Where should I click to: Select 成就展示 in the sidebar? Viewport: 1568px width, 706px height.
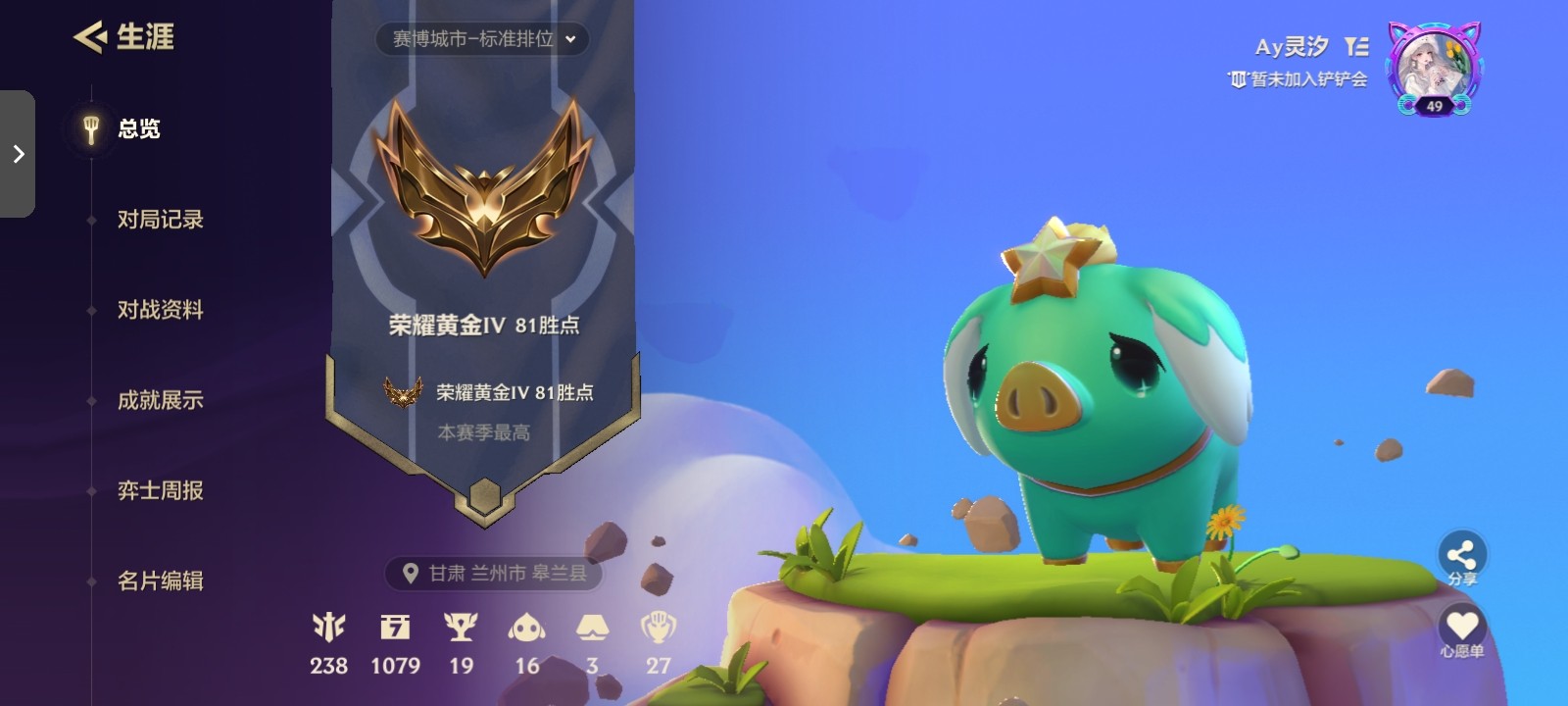[x=162, y=400]
